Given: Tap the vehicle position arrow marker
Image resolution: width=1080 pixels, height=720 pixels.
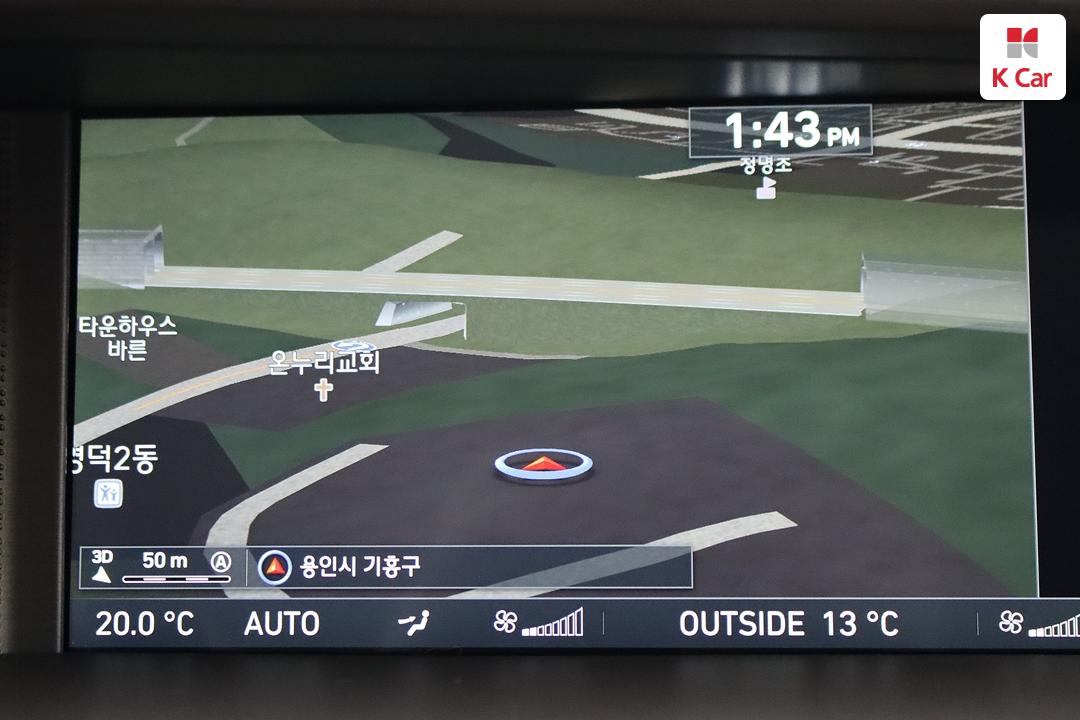Looking at the screenshot, I should click(x=543, y=463).
